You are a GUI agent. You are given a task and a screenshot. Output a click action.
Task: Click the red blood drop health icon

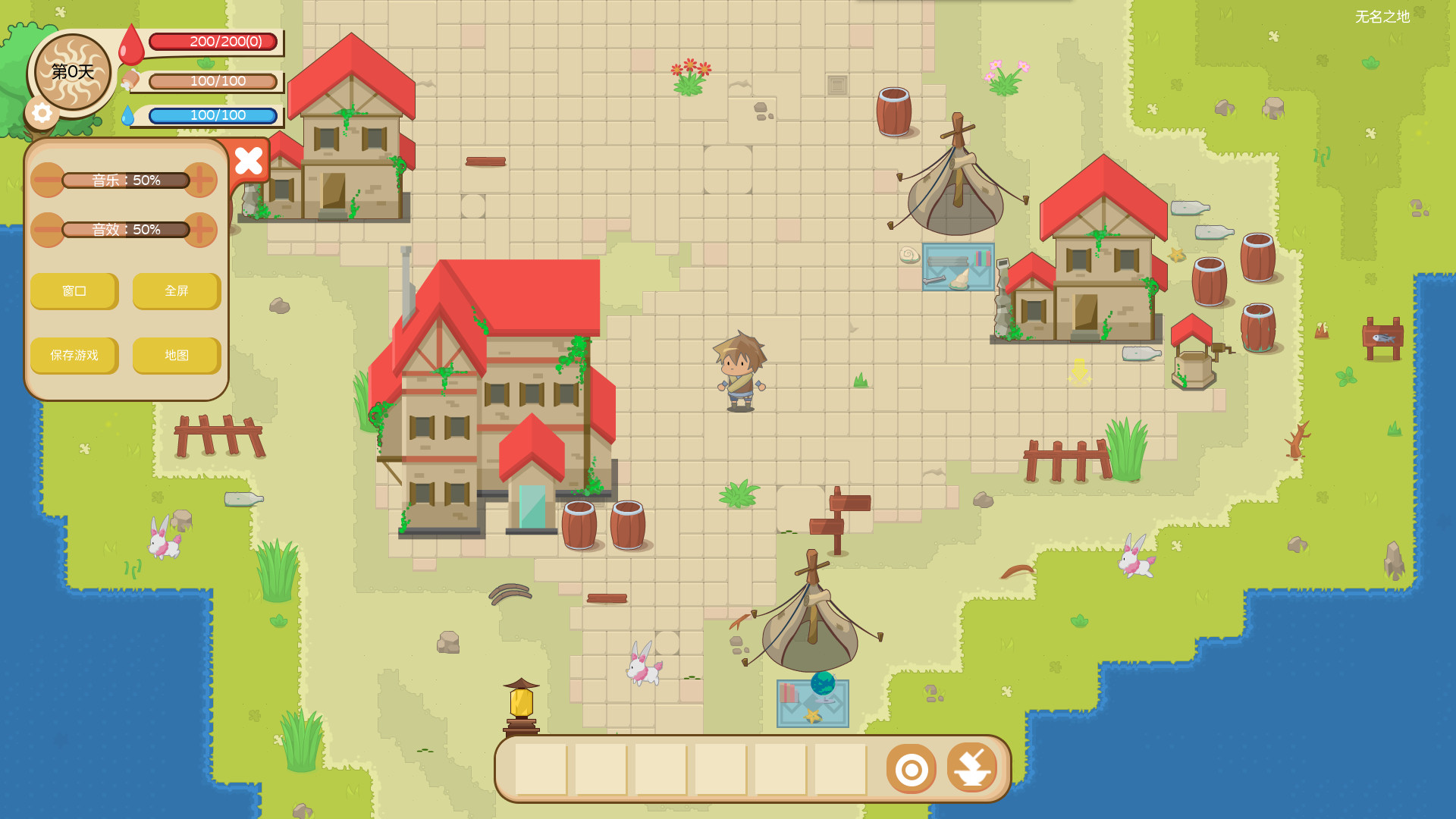pos(130,43)
